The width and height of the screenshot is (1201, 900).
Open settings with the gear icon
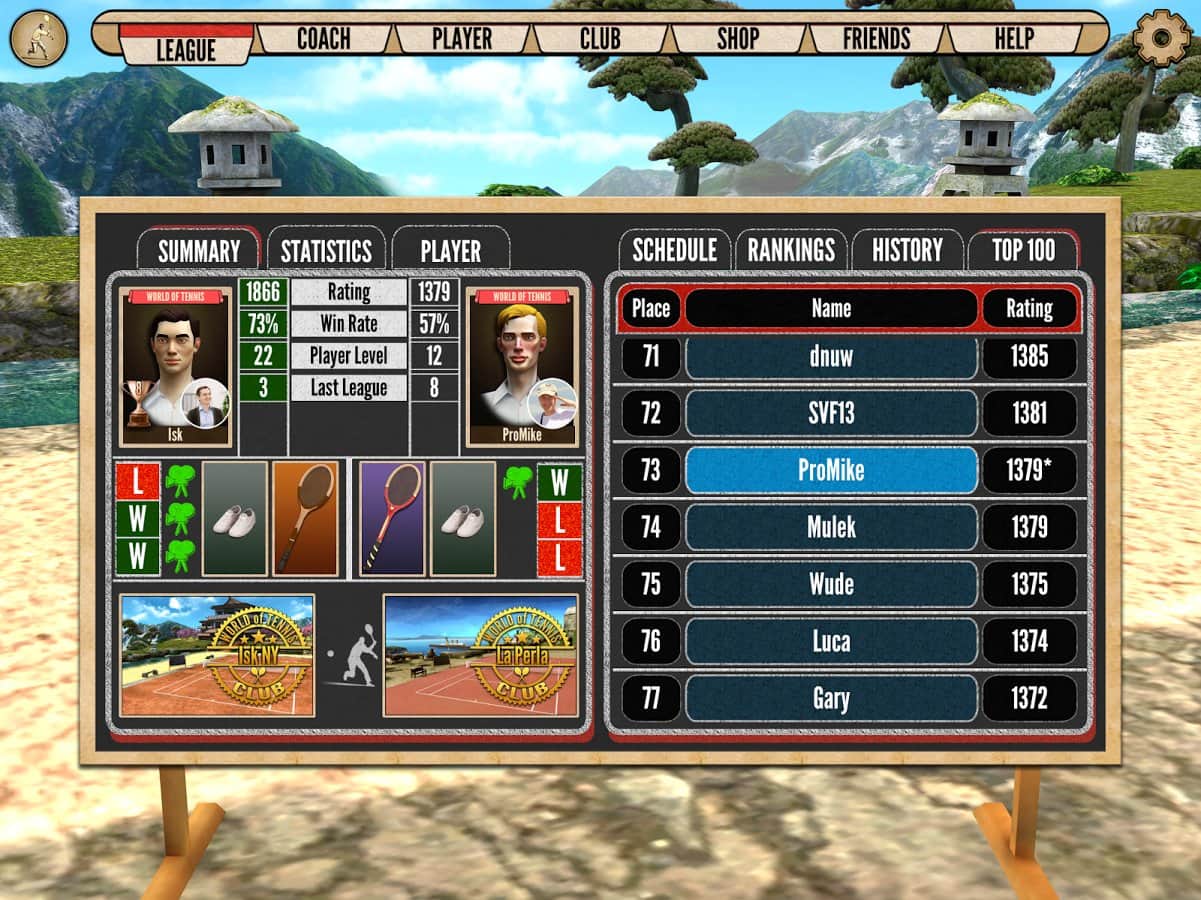(1162, 37)
